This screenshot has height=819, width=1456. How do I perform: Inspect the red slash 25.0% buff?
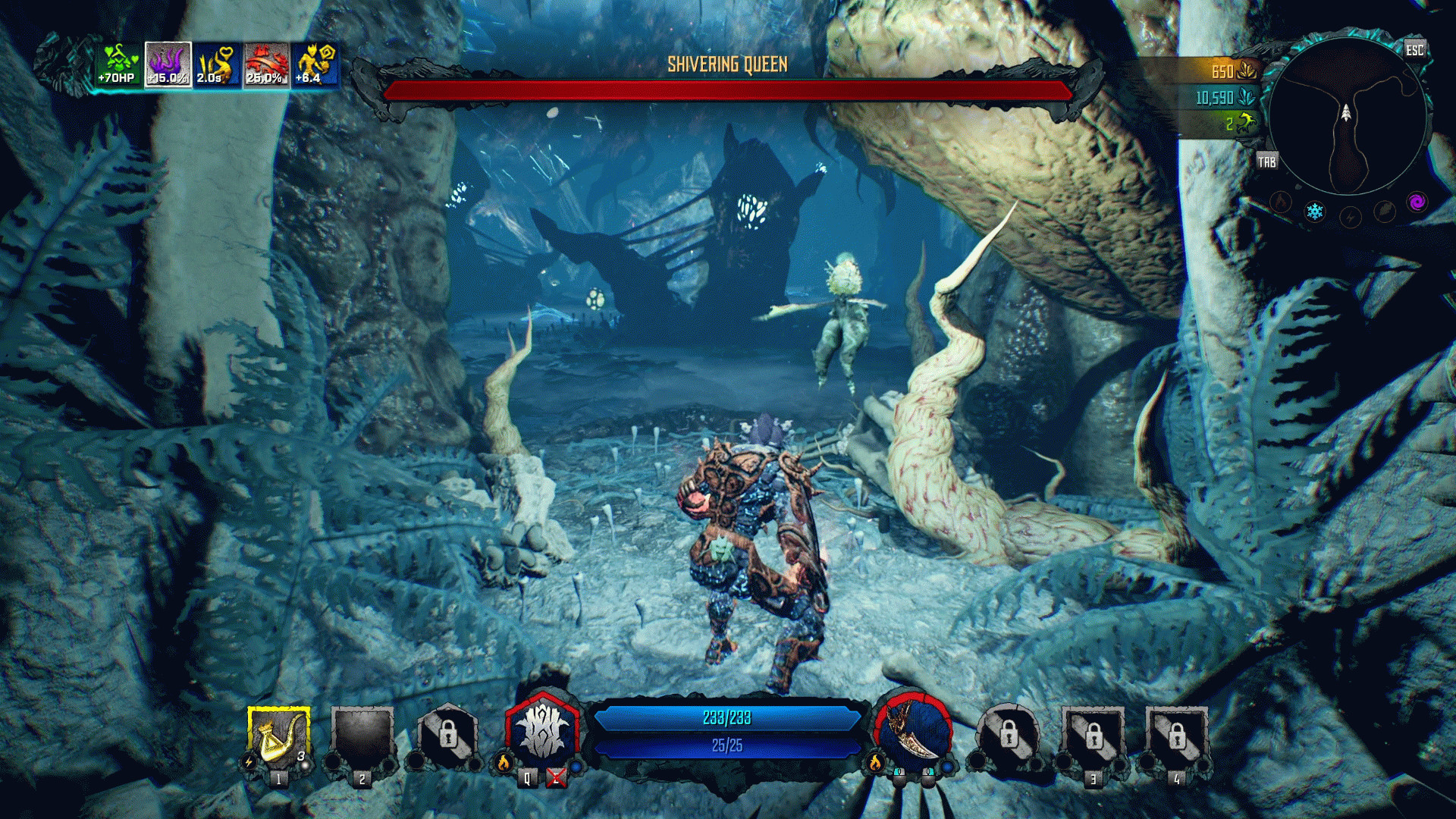[x=266, y=64]
